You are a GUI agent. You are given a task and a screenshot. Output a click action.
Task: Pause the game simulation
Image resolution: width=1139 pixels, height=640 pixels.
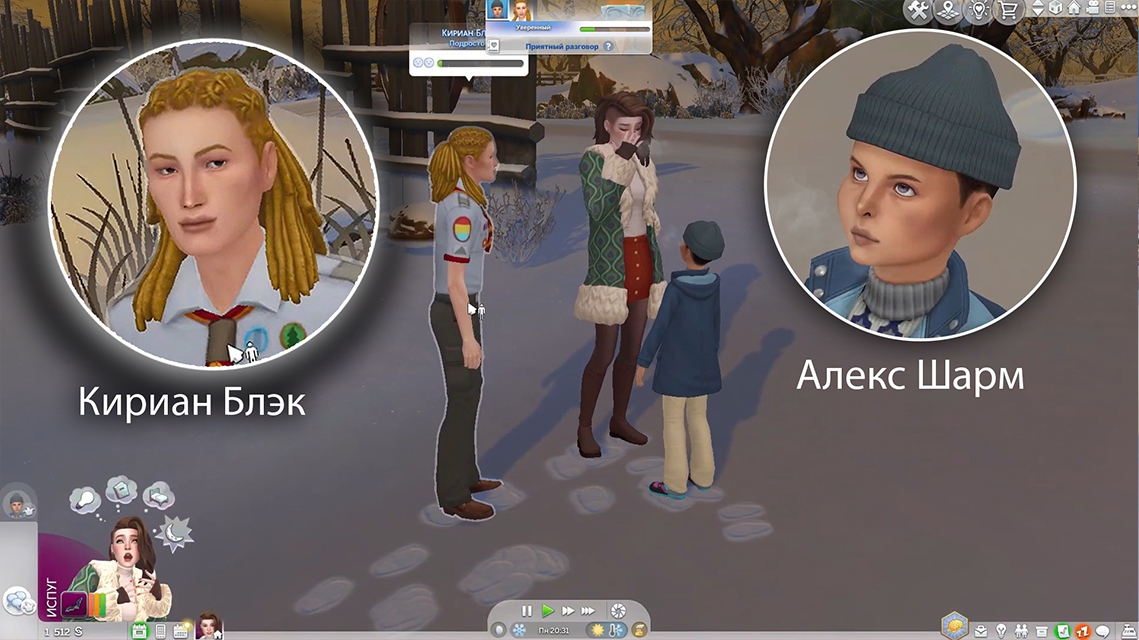527,610
